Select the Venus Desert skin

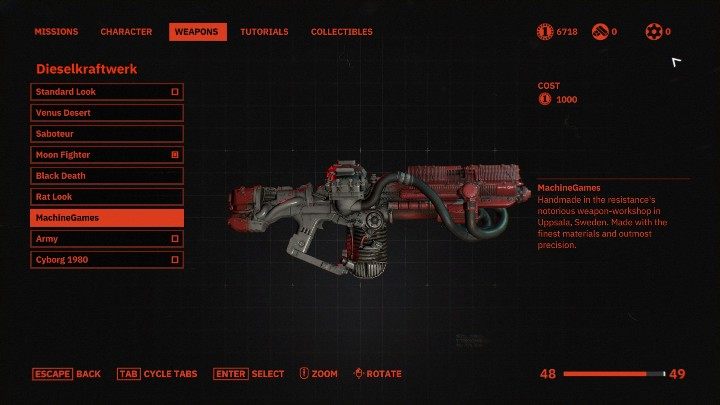pyautogui.click(x=106, y=113)
